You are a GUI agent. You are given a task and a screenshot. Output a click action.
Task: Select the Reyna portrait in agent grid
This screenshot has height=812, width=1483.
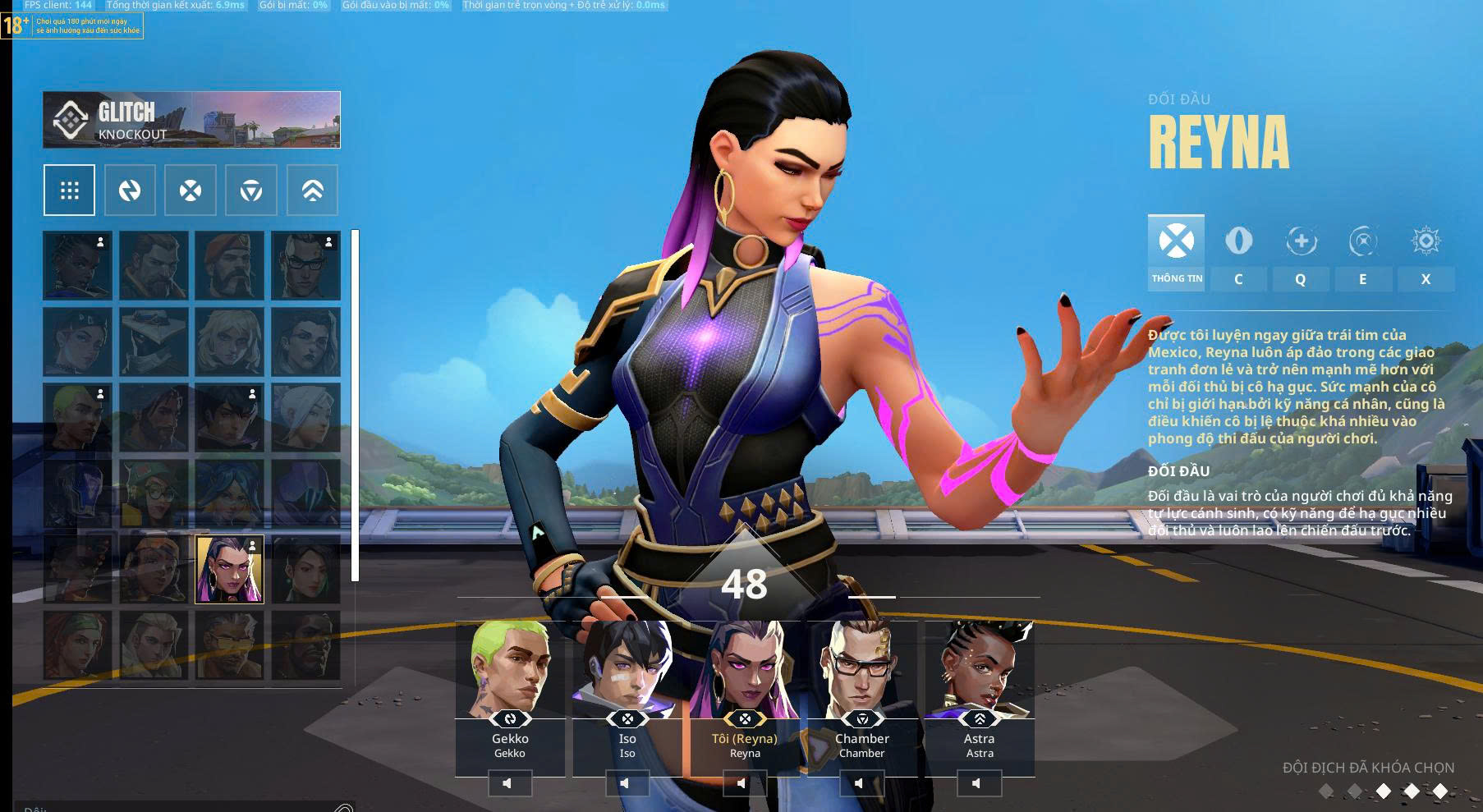(229, 569)
